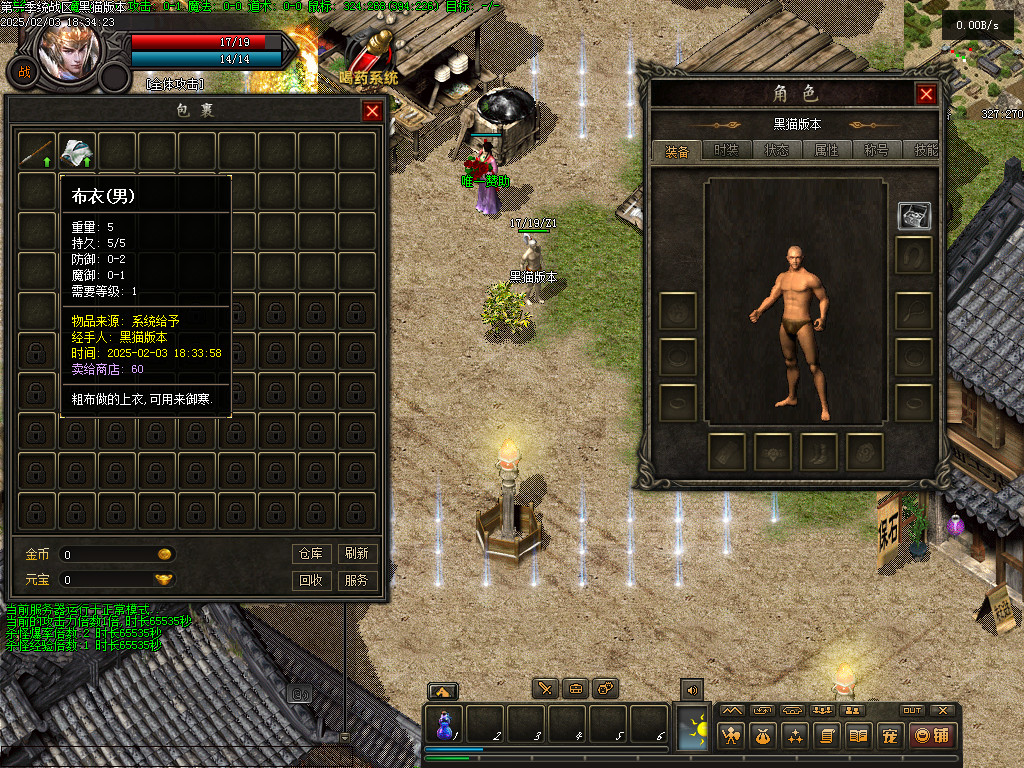The width and height of the screenshot is (1024, 768).
Task: Show the 称号 titles tab
Action: 877,151
